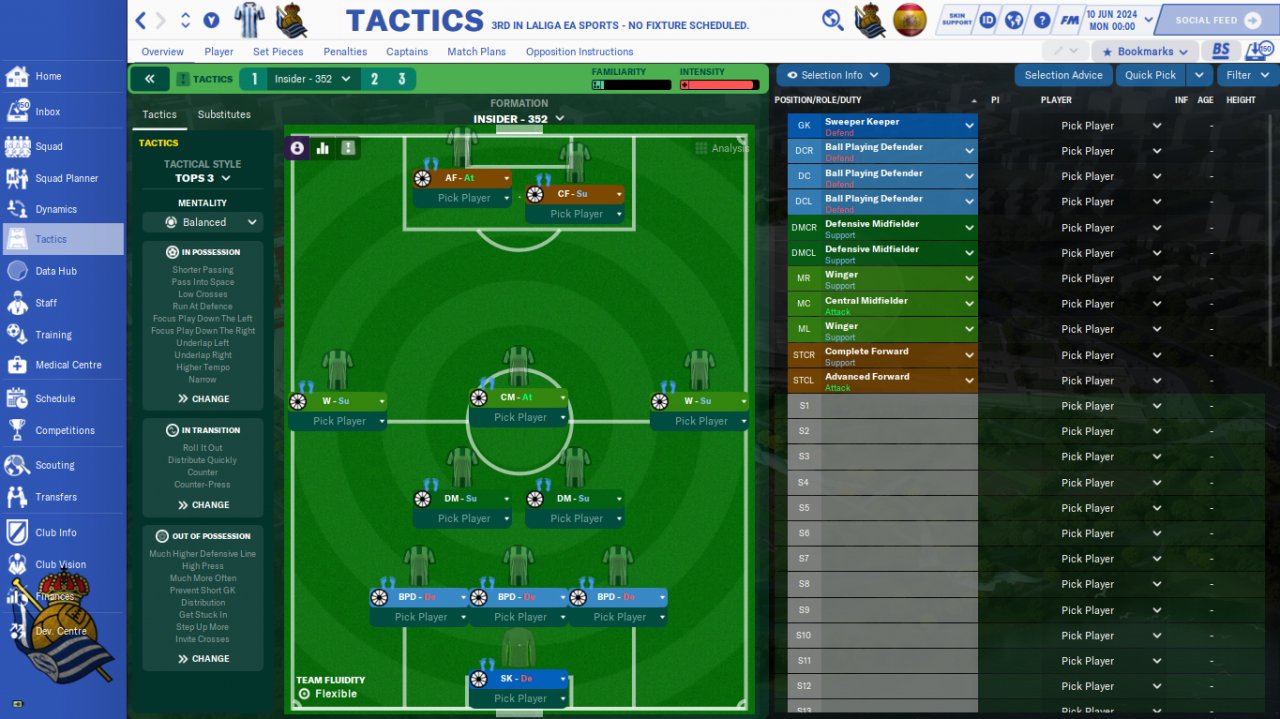
Task: Open the Selection Info dropdown
Action: point(832,75)
